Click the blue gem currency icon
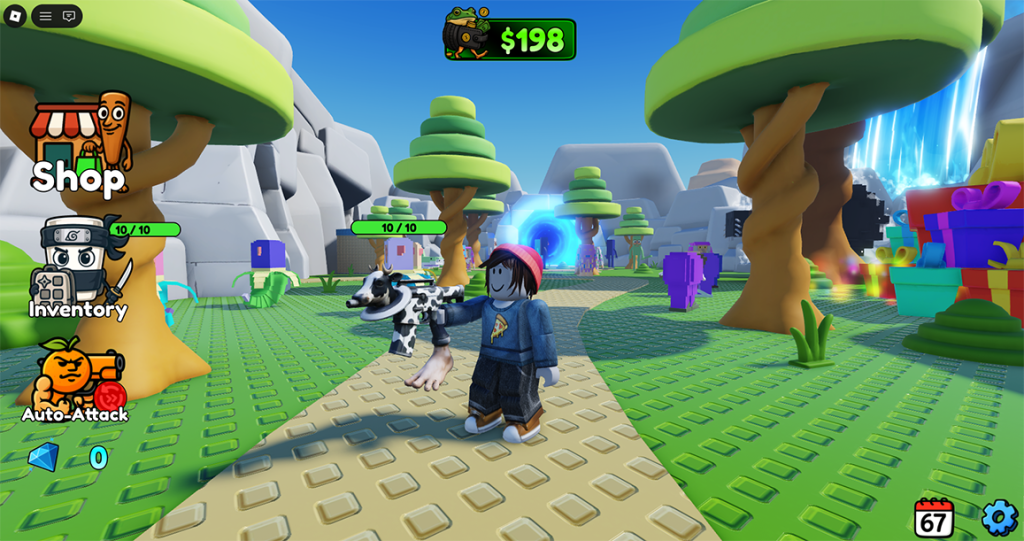Viewport: 1024px width, 541px height. click(43, 458)
